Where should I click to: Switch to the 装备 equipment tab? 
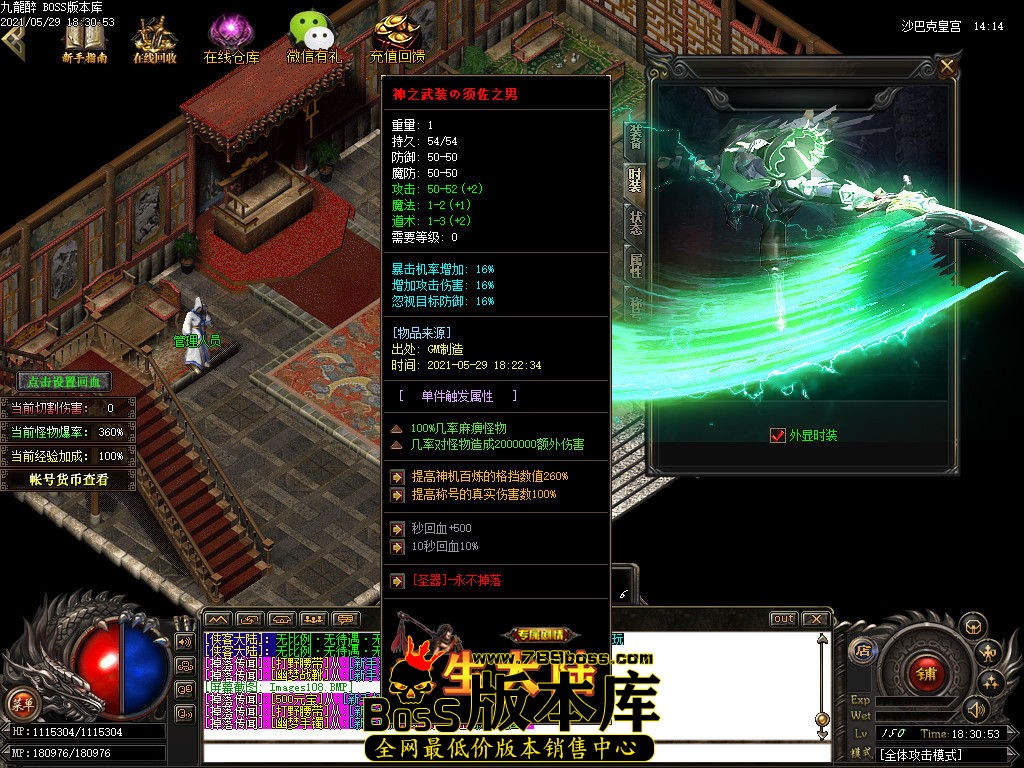tap(635, 136)
